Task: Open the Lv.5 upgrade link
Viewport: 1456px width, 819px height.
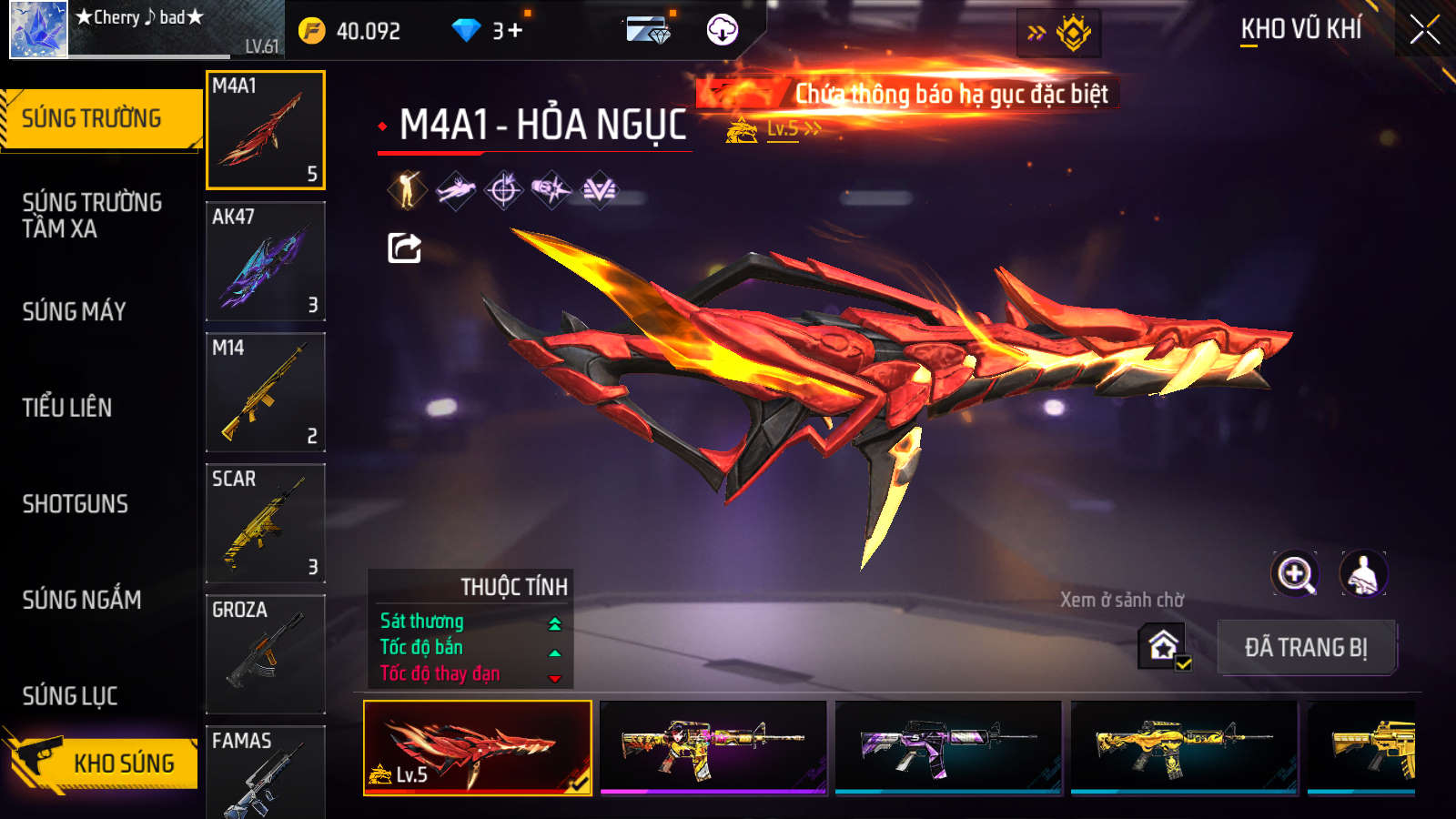Action: coord(793,129)
